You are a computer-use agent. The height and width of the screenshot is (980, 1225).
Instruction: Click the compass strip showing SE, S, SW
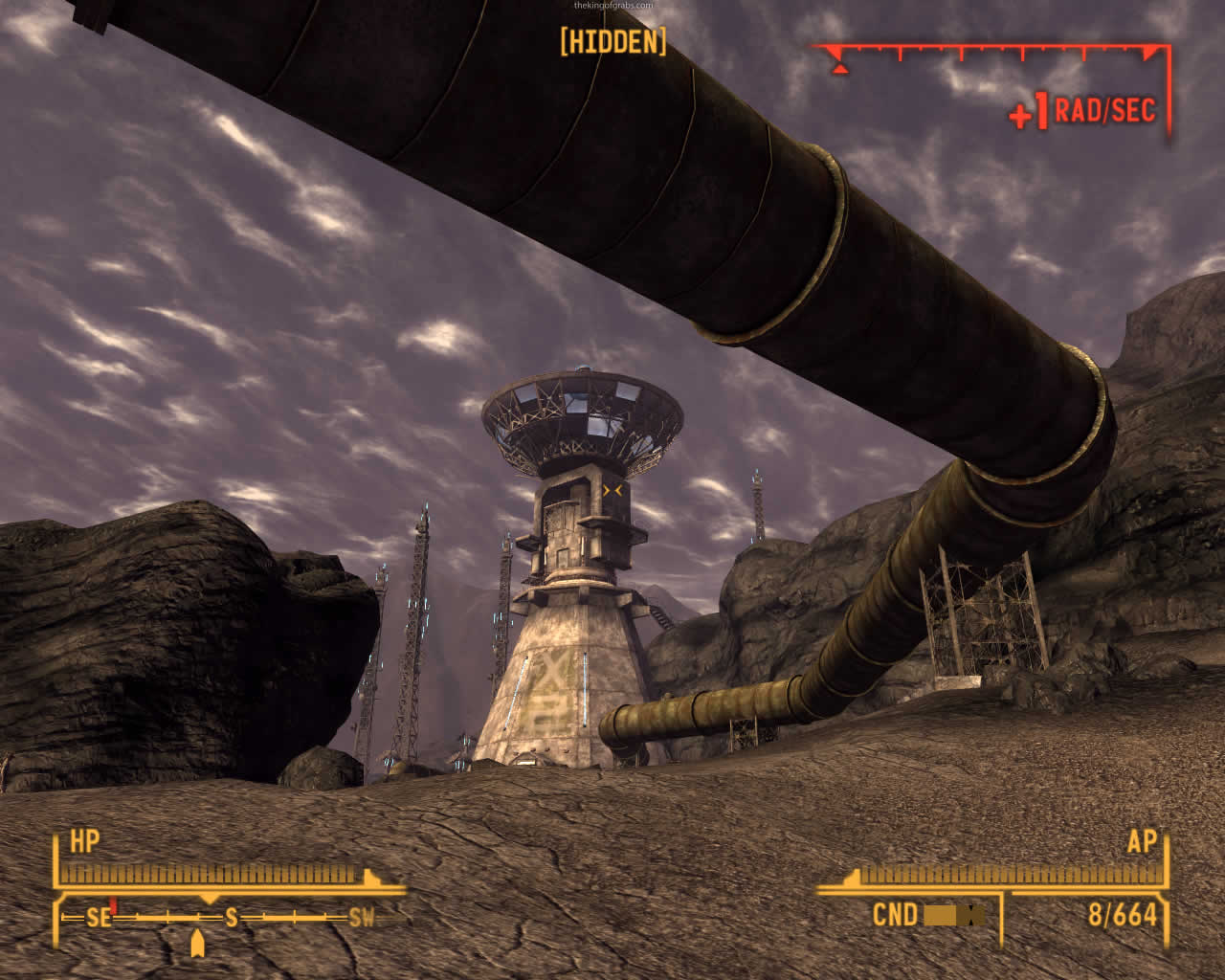pyautogui.click(x=230, y=918)
